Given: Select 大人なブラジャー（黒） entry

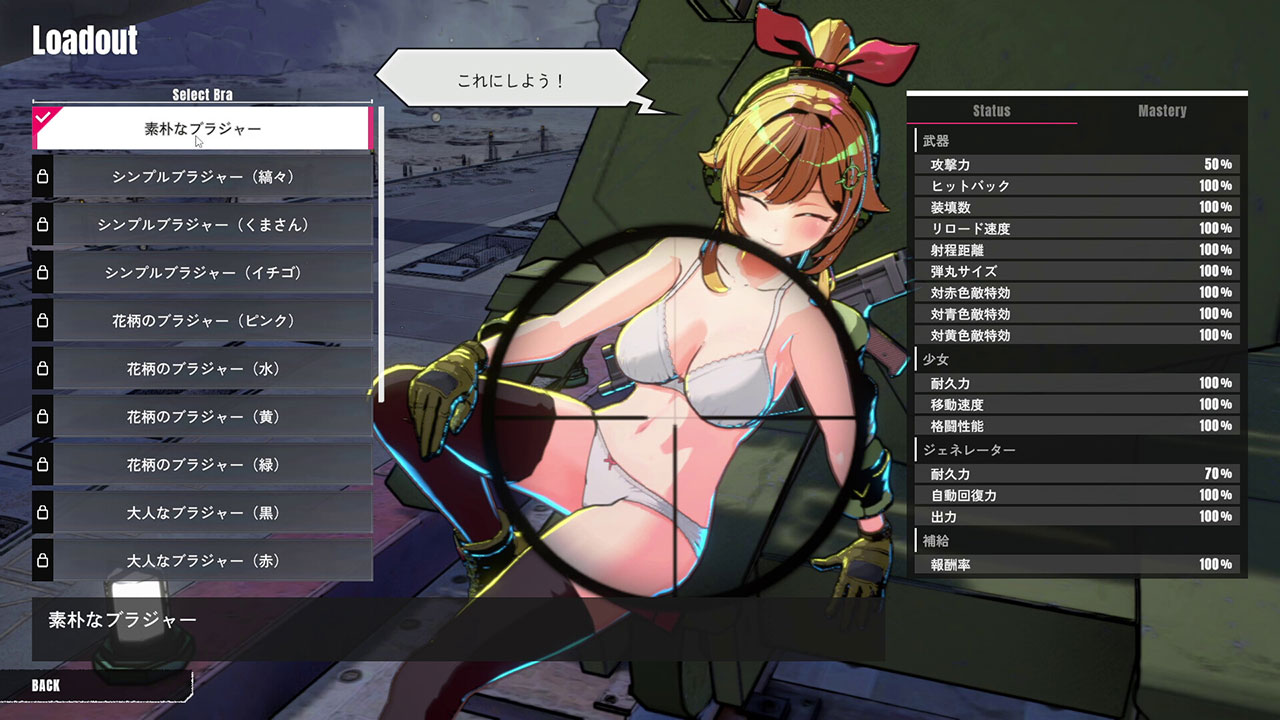Looking at the screenshot, I should click(203, 513).
